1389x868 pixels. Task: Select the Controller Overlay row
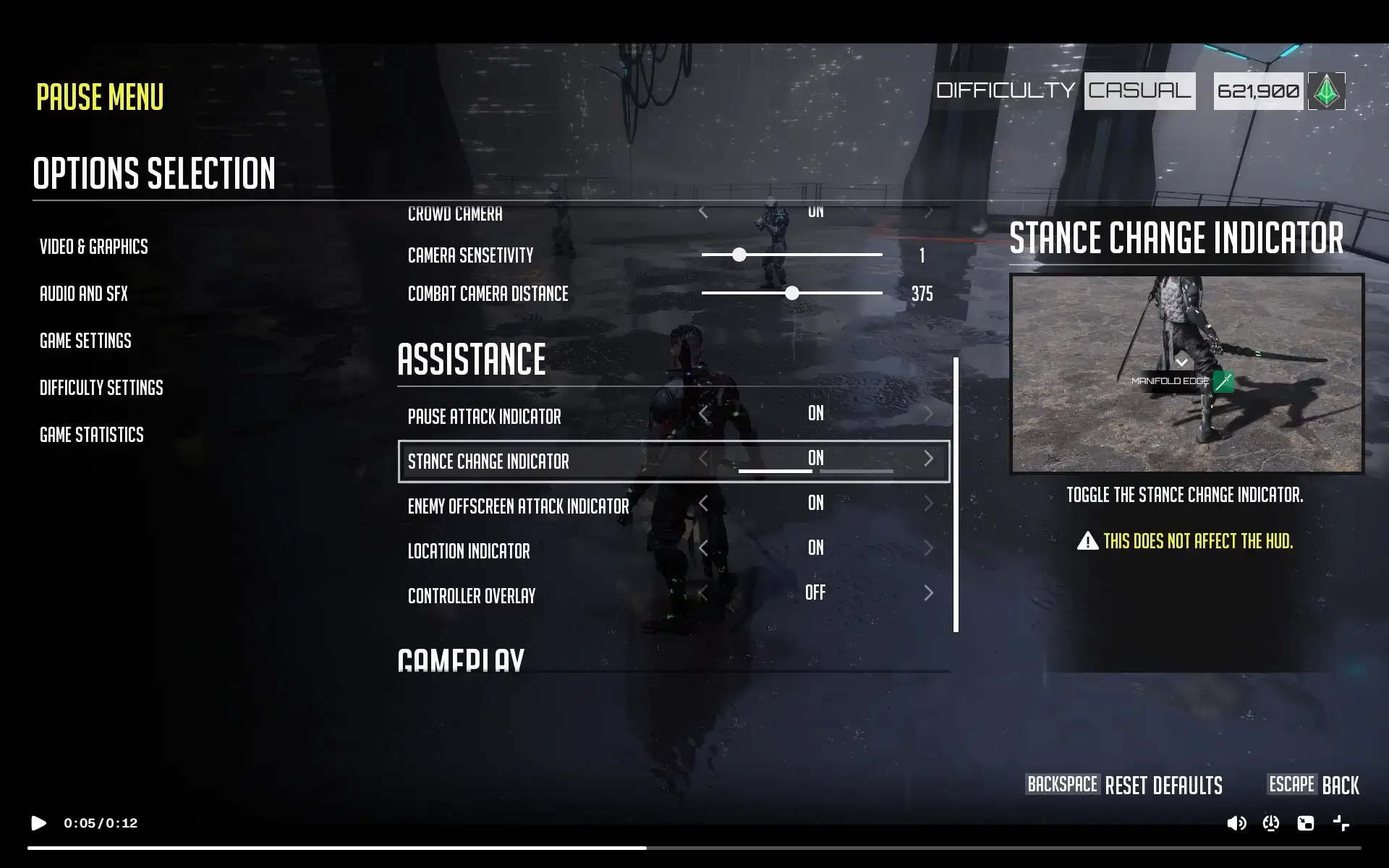pyautogui.click(x=472, y=596)
